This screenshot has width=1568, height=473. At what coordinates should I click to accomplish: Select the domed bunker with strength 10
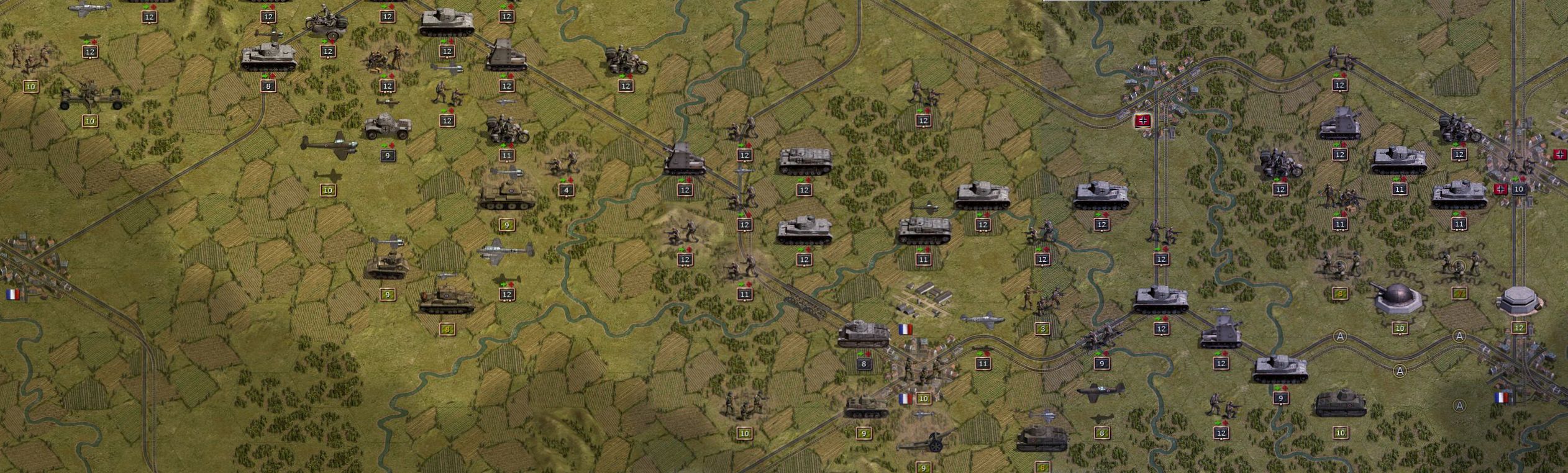pos(1399,297)
